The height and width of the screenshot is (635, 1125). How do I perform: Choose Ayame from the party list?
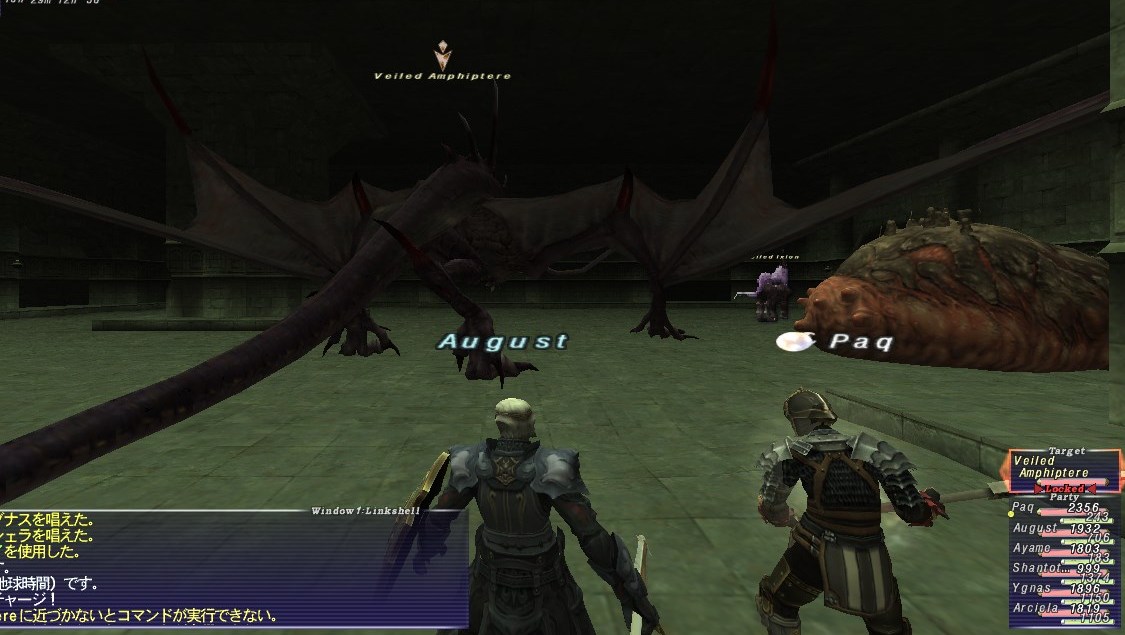pos(1060,550)
